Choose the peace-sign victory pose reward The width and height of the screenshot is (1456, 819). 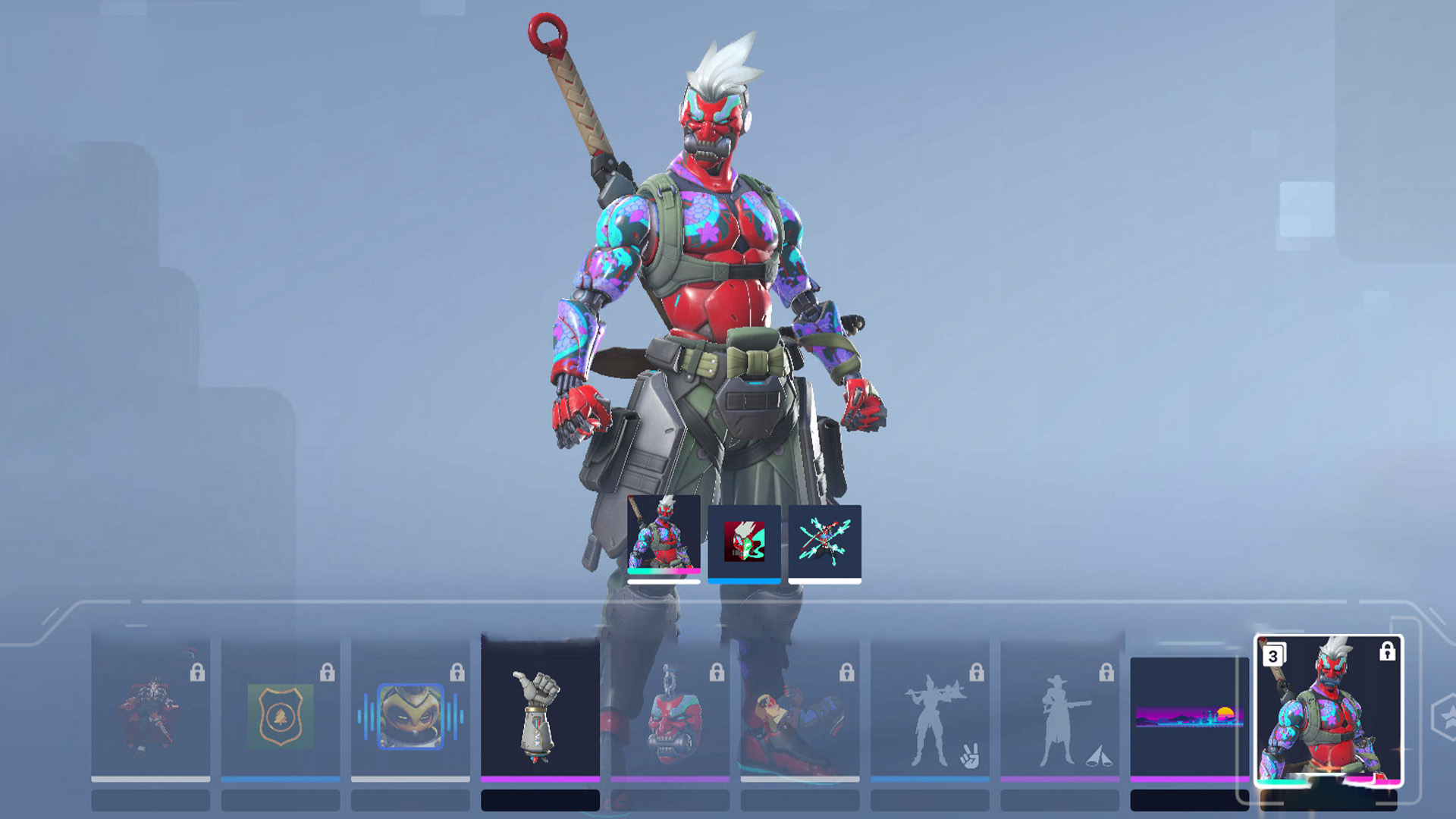pos(930,713)
